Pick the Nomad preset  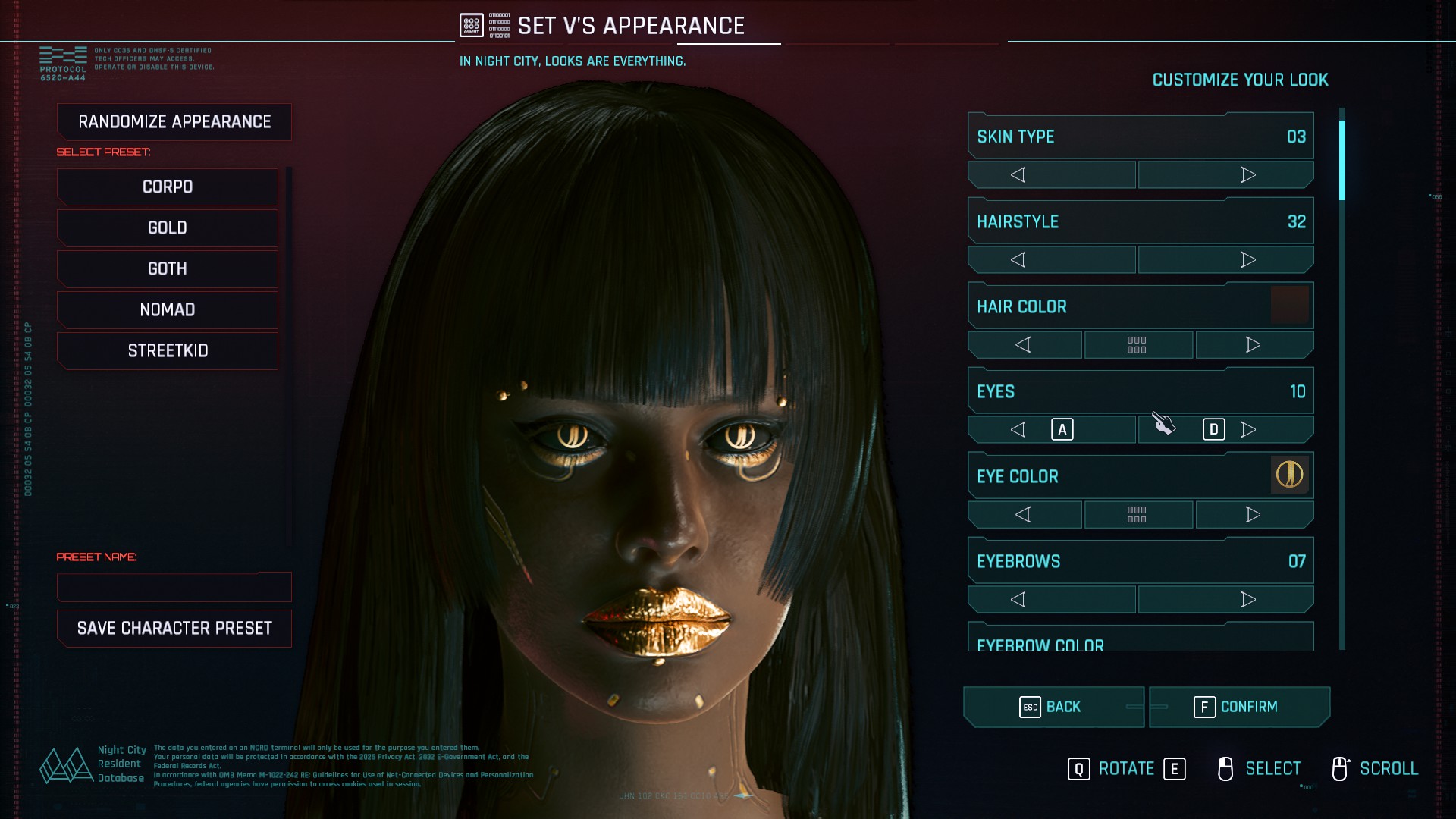tap(168, 310)
